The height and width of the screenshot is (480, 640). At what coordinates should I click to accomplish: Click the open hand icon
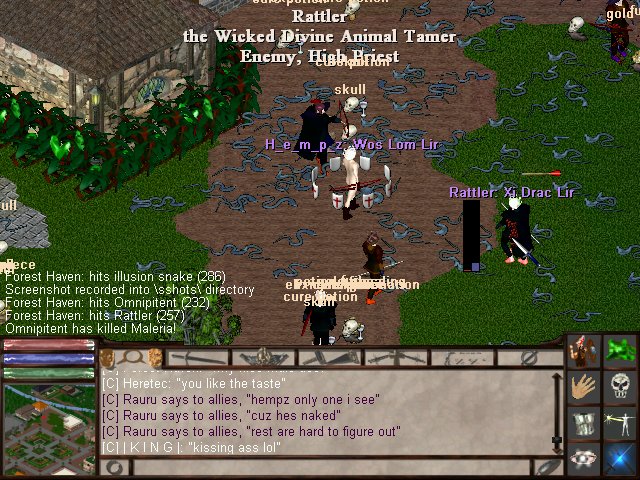[585, 387]
